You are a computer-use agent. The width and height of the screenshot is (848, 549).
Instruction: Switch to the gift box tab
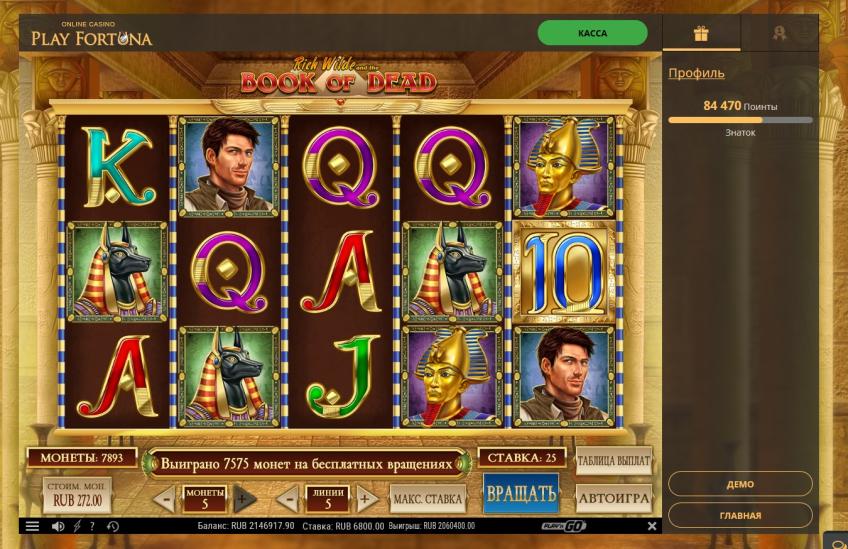[701, 33]
